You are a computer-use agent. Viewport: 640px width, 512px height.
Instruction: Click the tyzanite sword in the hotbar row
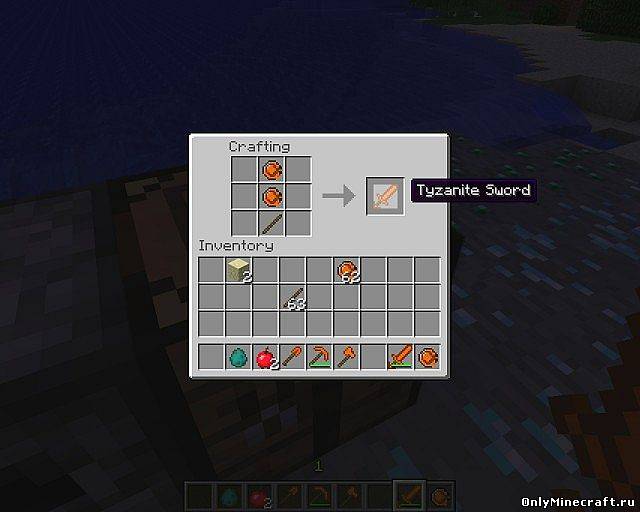(x=401, y=356)
